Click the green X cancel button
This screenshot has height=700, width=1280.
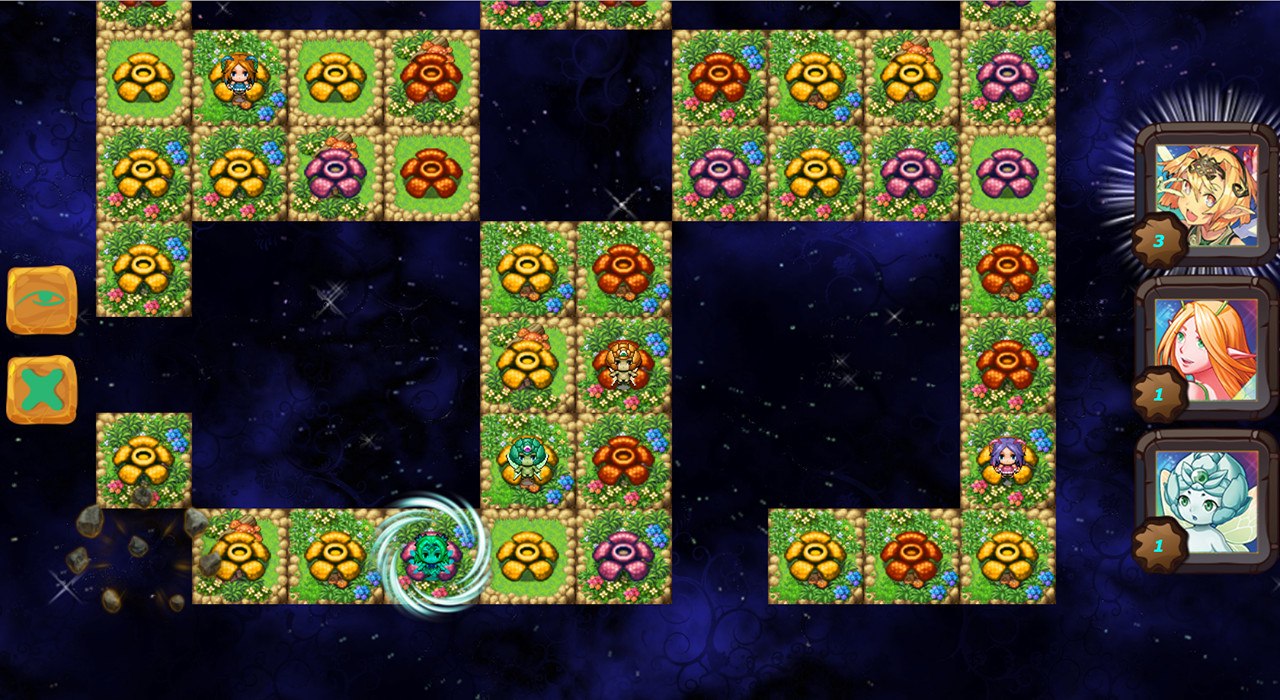click(x=42, y=389)
